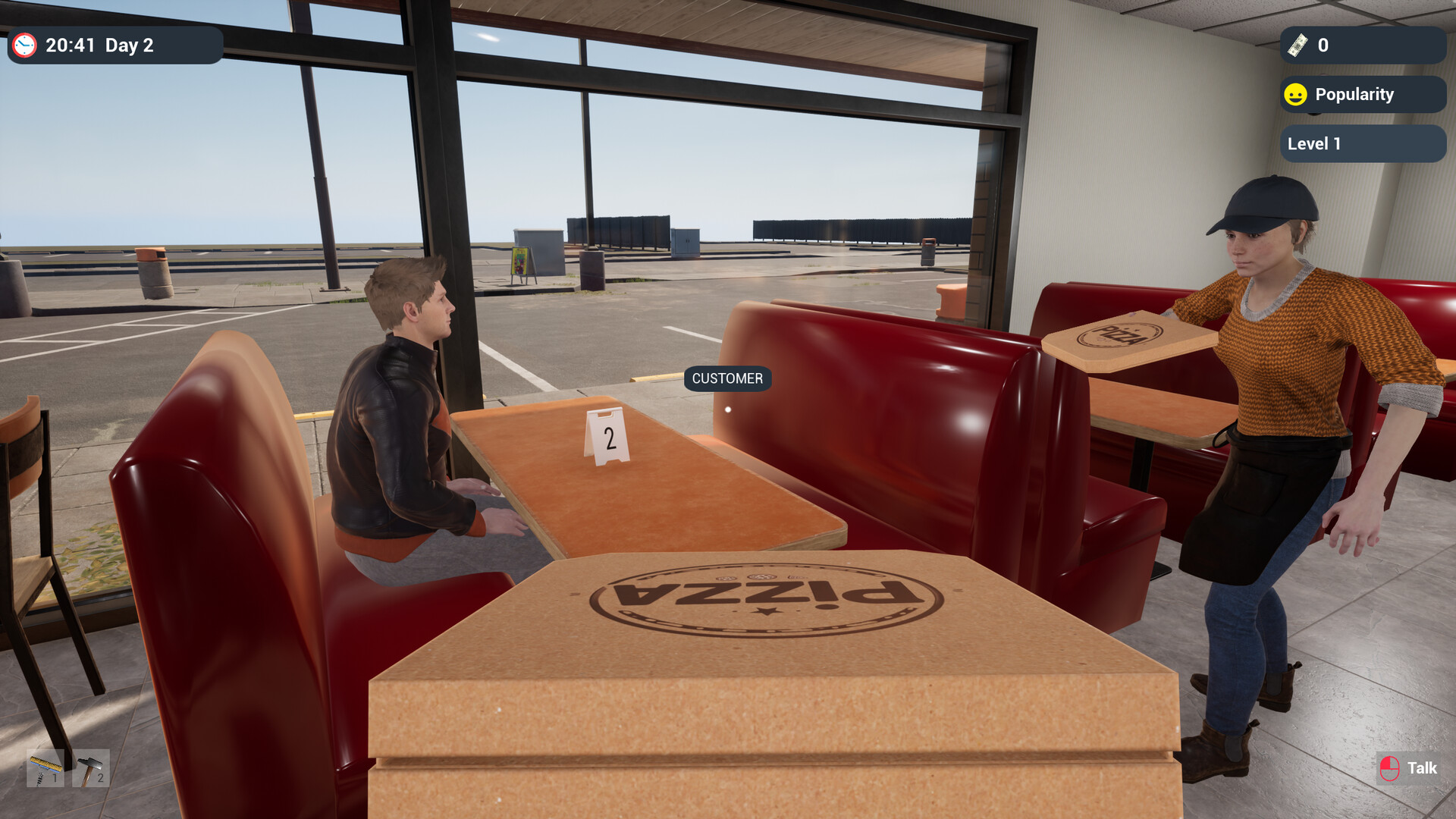Expand the money counter panel

[1361, 45]
